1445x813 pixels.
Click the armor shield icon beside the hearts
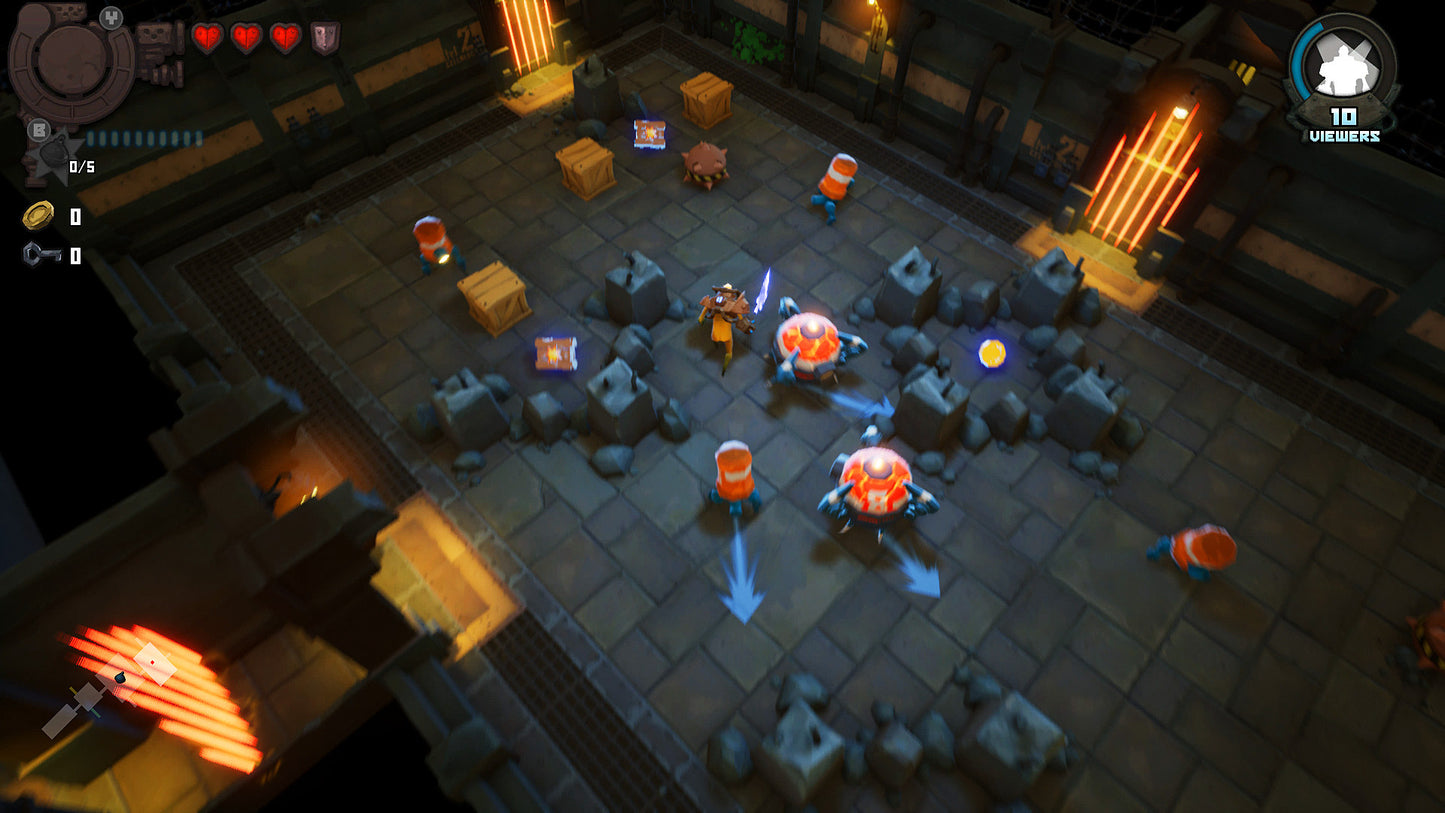[325, 38]
